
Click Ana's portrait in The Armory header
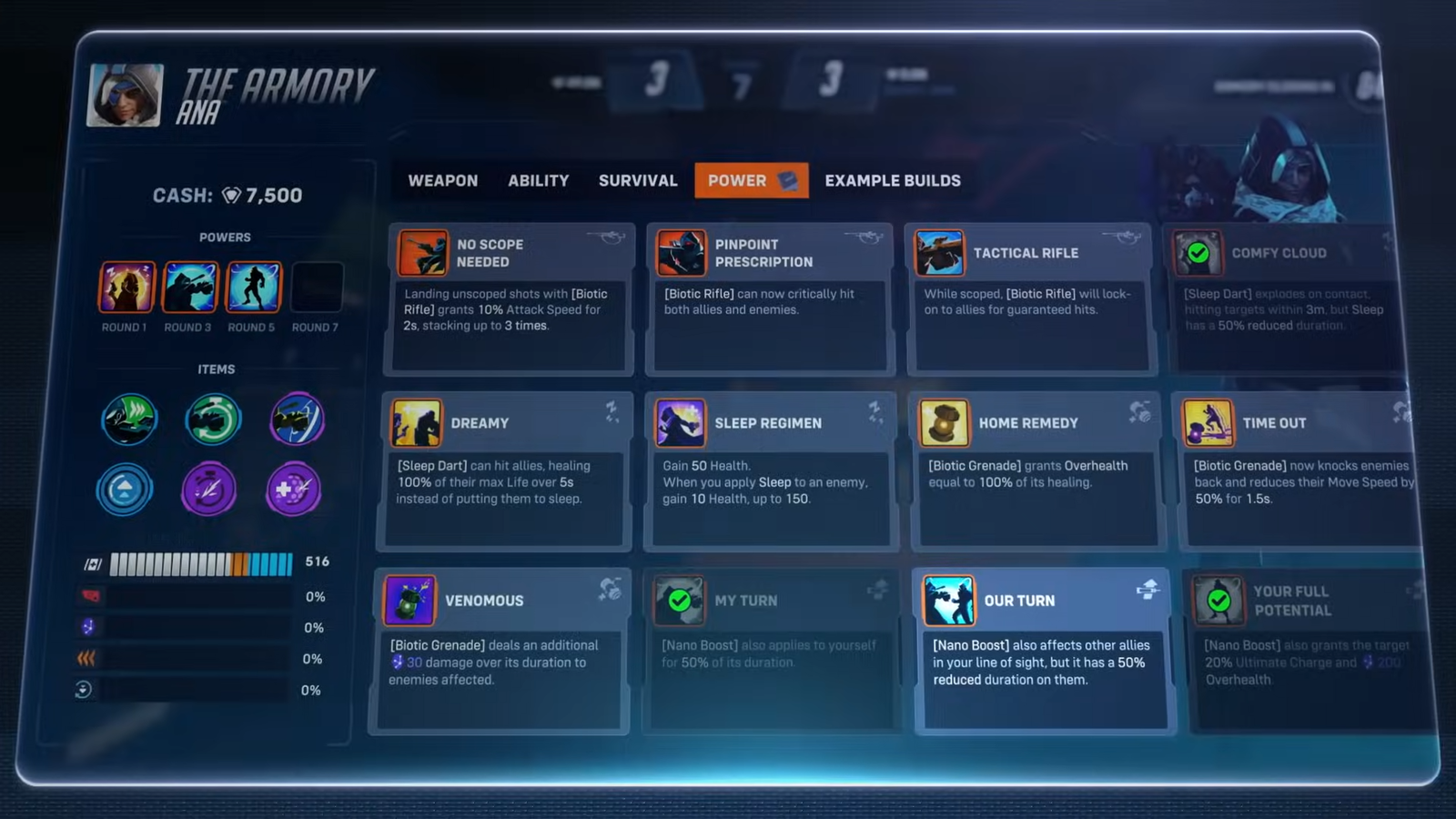point(124,94)
